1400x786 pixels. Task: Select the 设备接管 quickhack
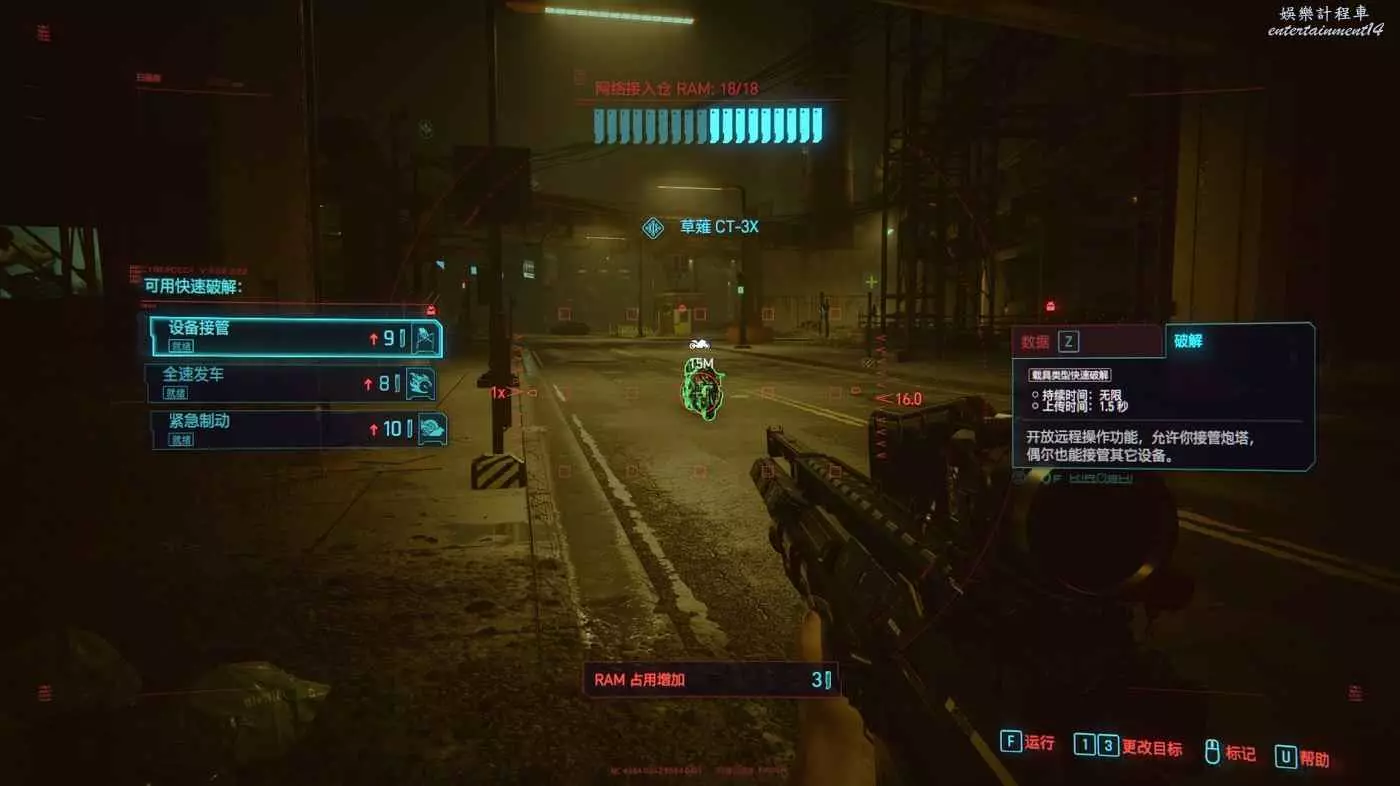(x=295, y=337)
